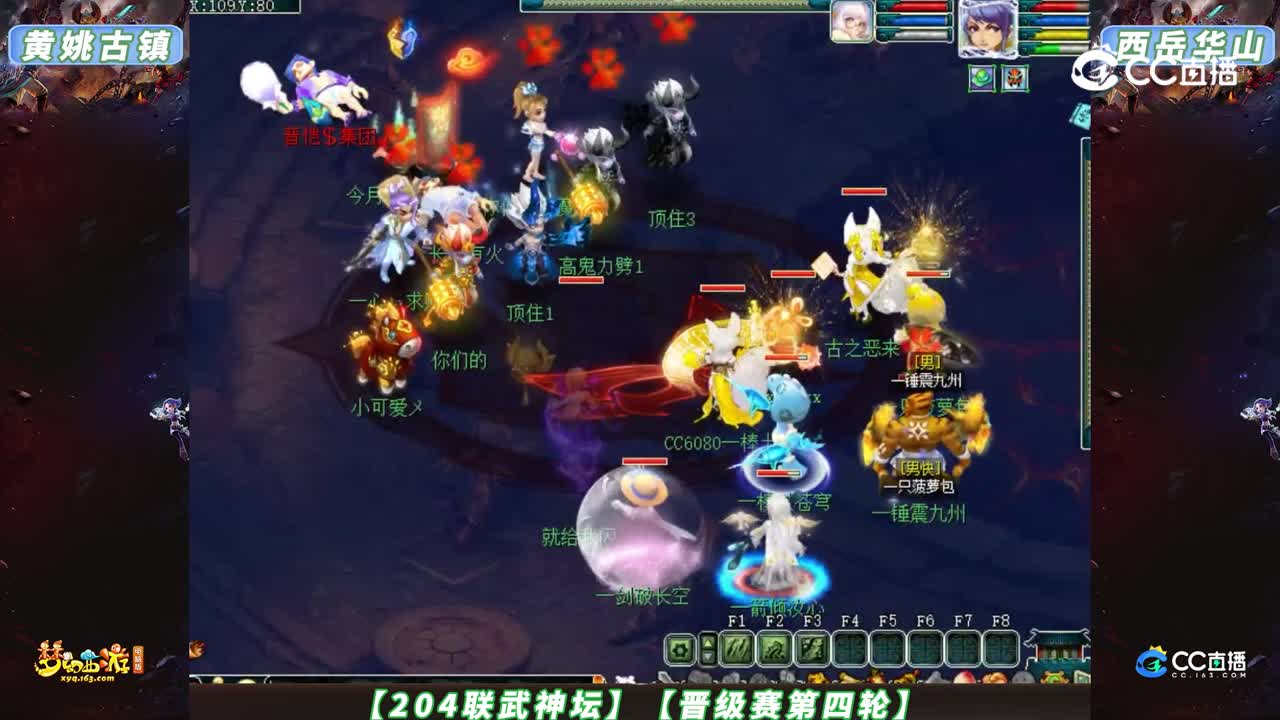
Task: Select the white-haired character portrait
Action: tap(851, 22)
